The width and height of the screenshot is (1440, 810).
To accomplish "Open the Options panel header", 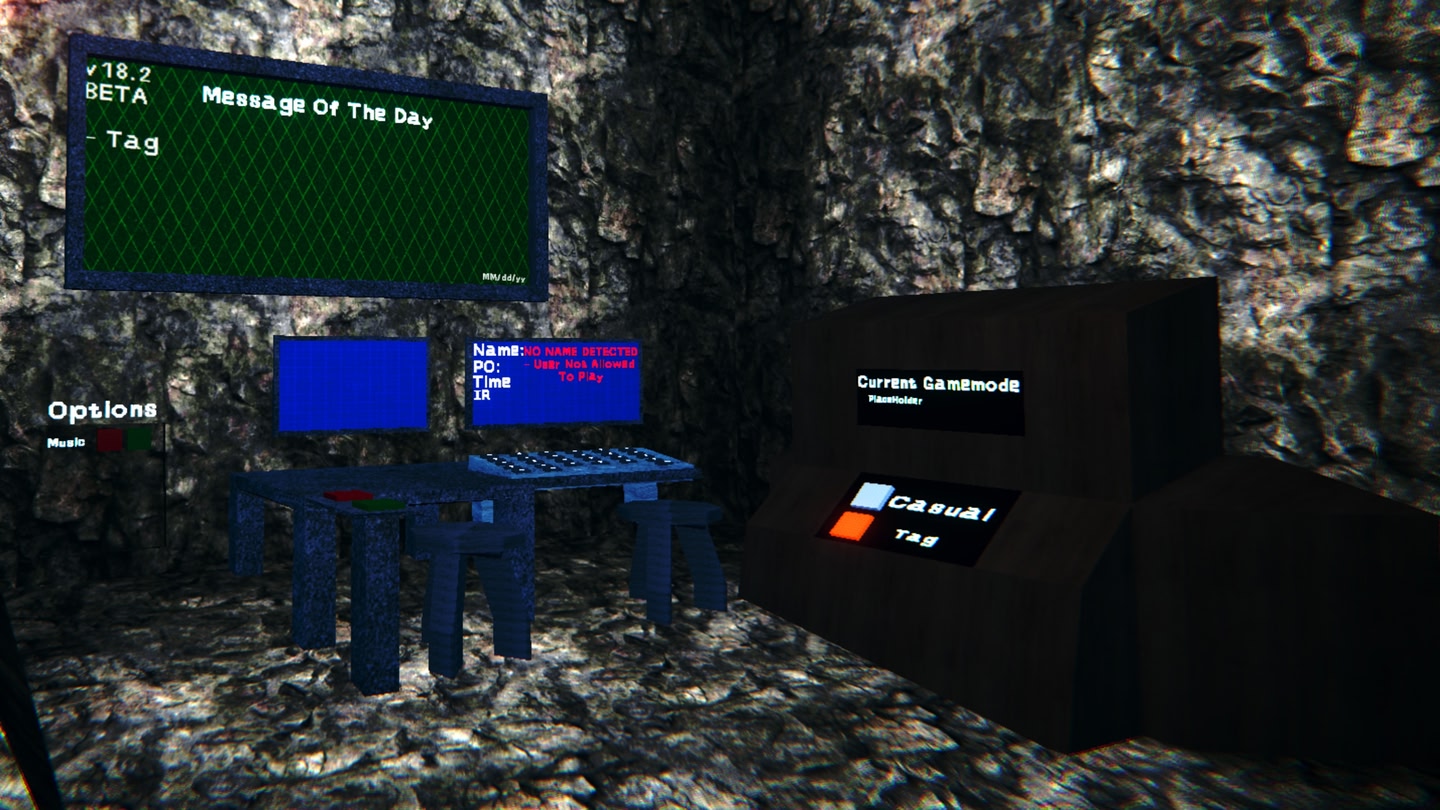I will pyautogui.click(x=103, y=409).
